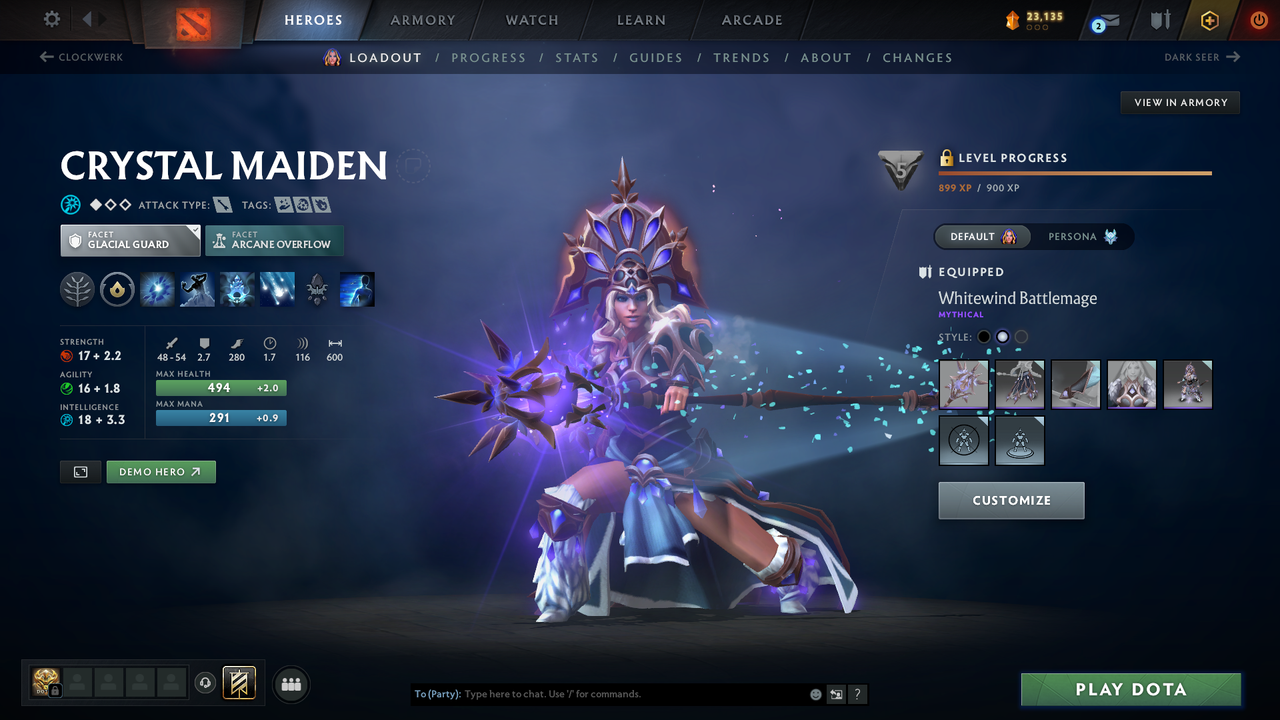Open the Armory shield-and-sword icon
Screen dimensions: 1280x720
pyautogui.click(x=1161, y=19)
